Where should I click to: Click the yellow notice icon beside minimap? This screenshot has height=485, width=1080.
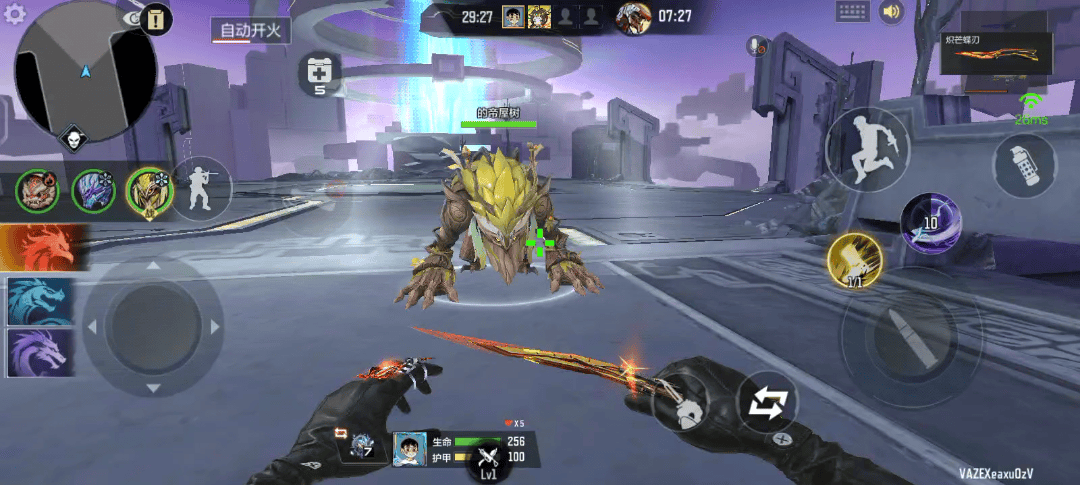[x=157, y=19]
